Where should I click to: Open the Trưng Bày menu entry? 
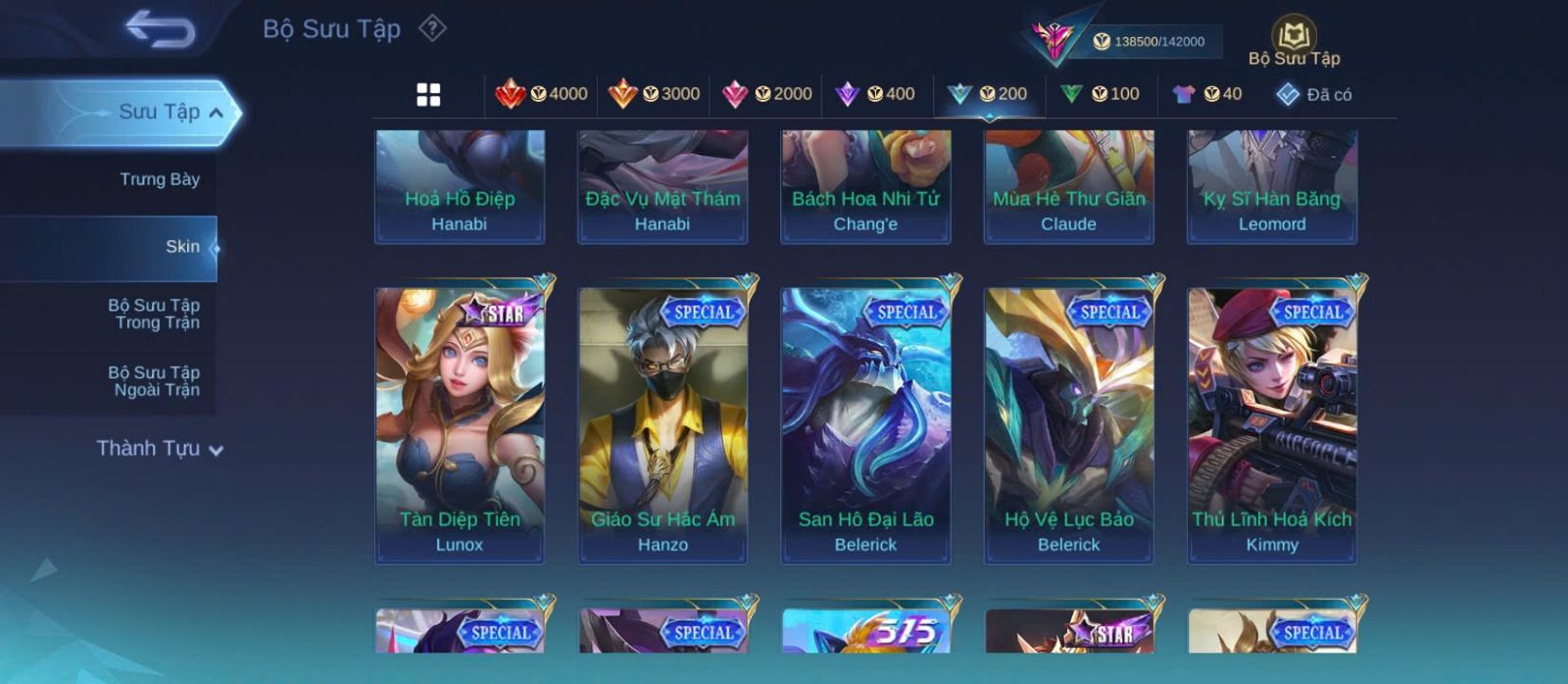(x=159, y=179)
